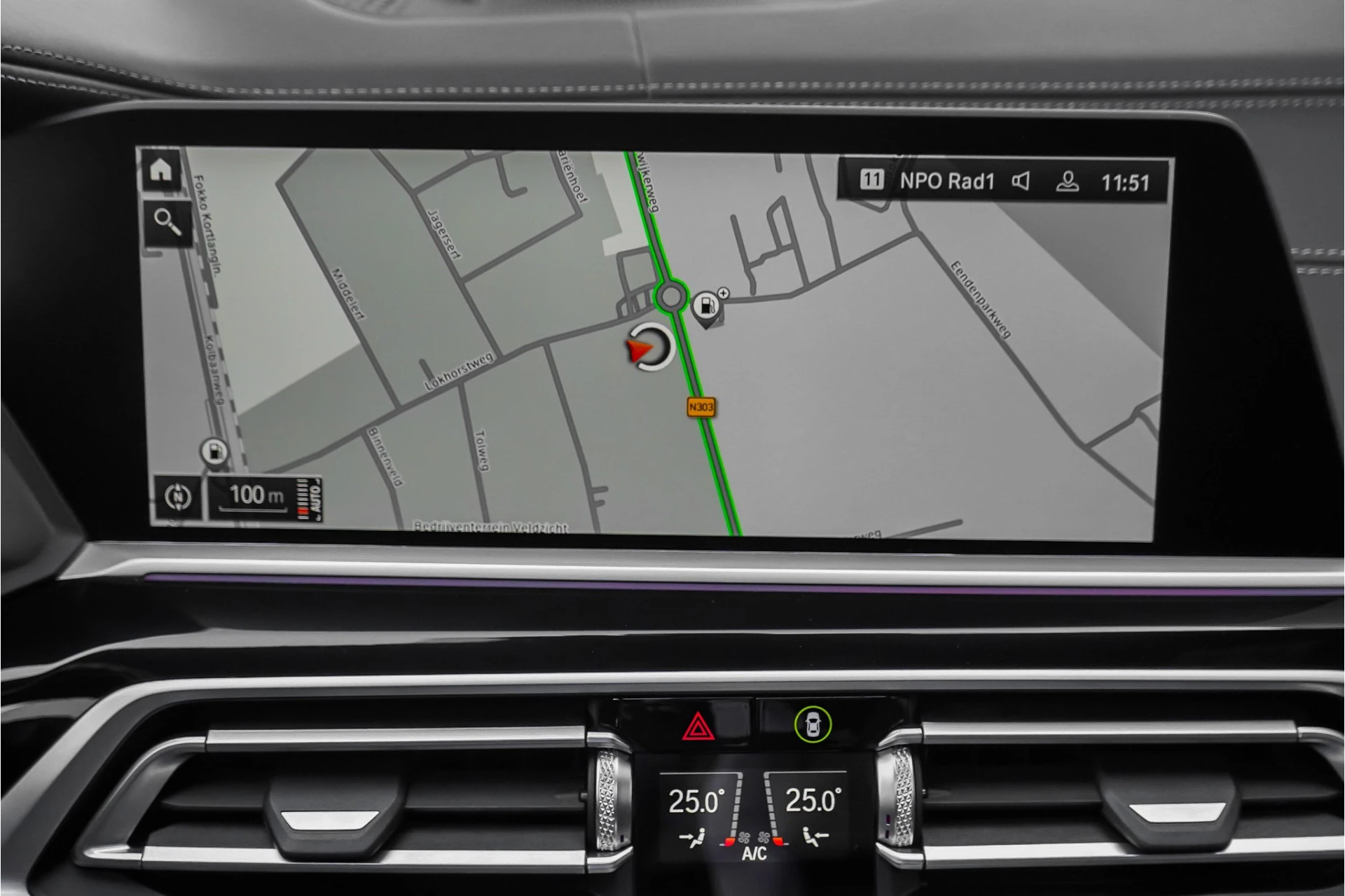Screen dimensions: 1345x896
Task: Tap the compass icon to change map orientation
Action: coord(179,497)
